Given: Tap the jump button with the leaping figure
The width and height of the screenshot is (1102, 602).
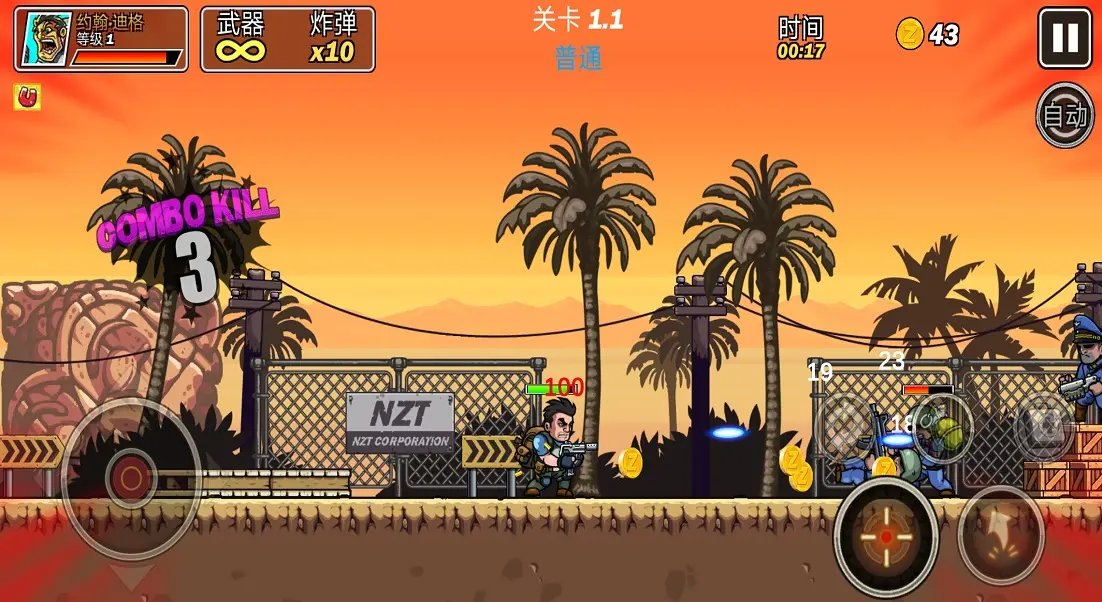Looking at the screenshot, I should (x=1001, y=535).
